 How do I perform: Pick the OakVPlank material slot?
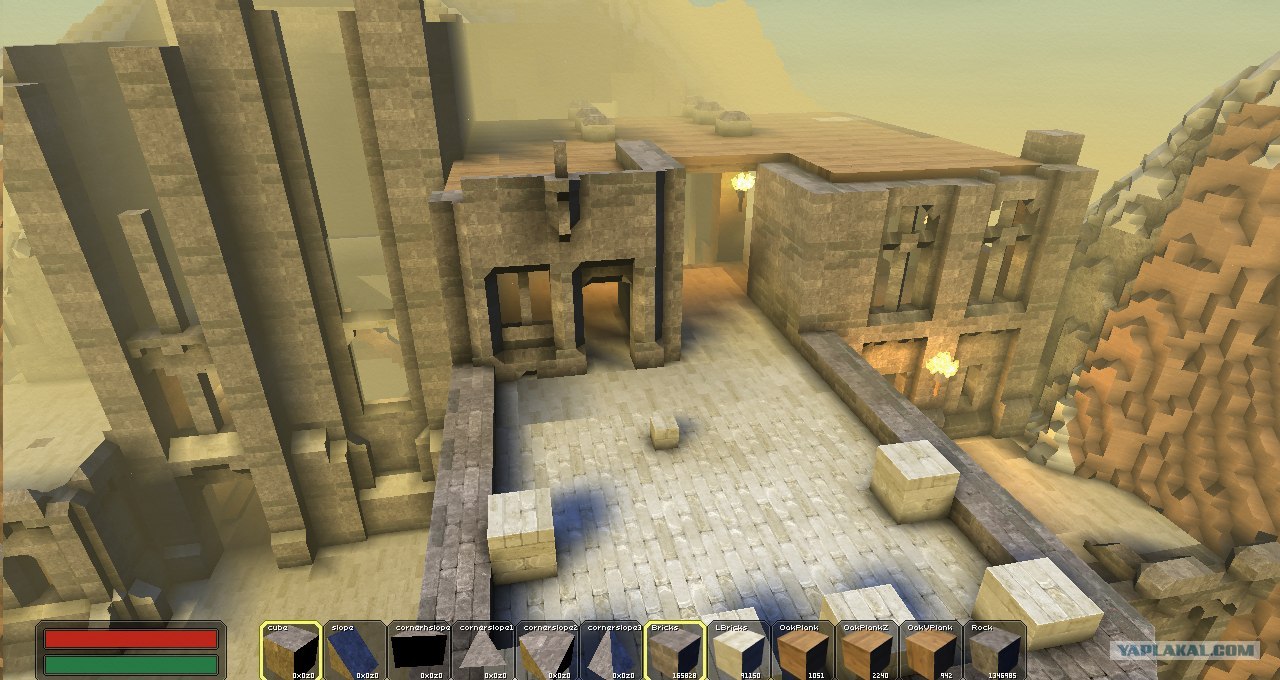(x=931, y=651)
